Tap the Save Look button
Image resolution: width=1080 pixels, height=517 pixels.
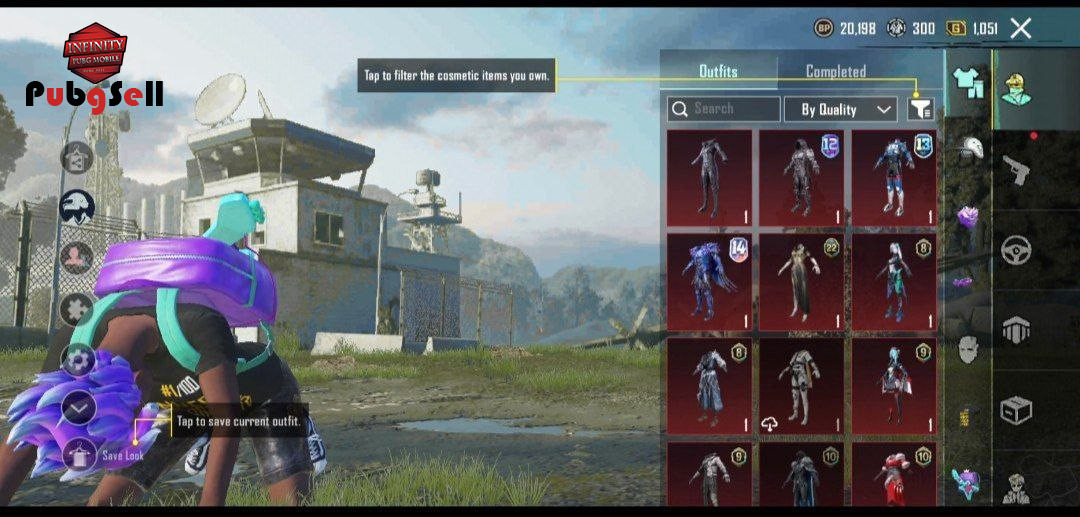79,456
